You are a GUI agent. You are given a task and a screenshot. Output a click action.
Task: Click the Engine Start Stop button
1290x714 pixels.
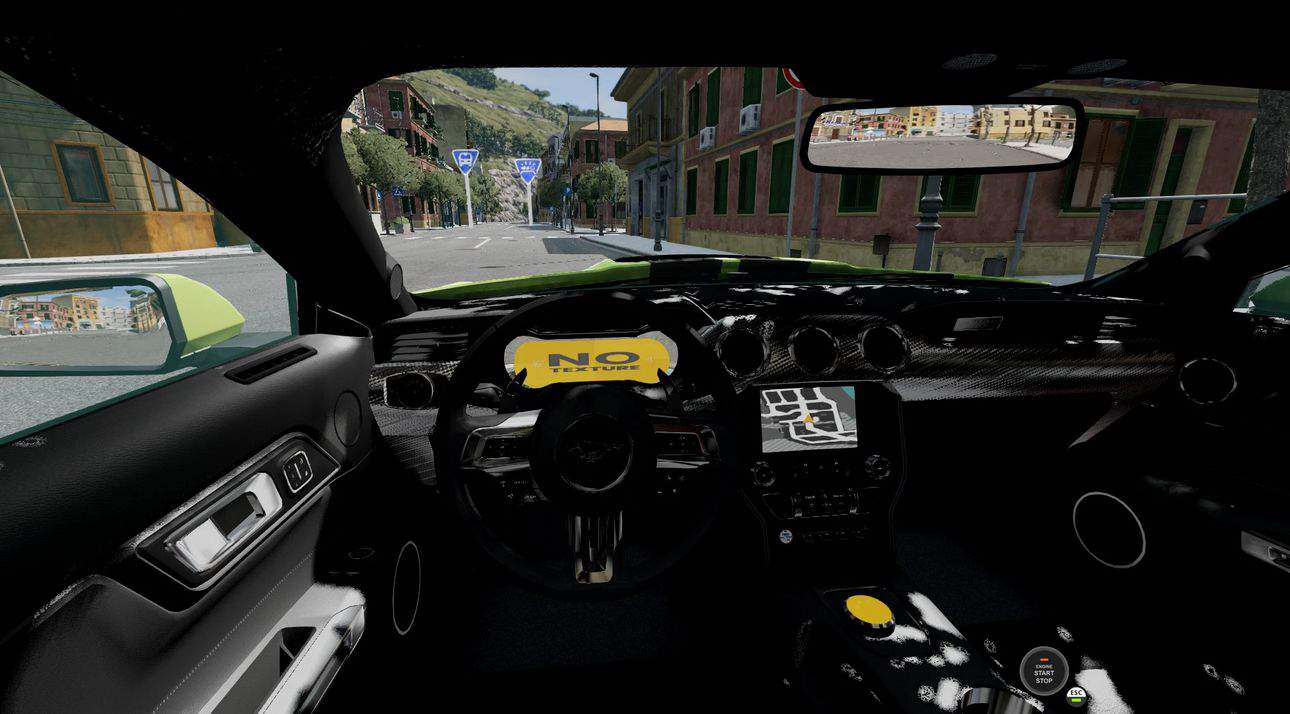(1043, 671)
